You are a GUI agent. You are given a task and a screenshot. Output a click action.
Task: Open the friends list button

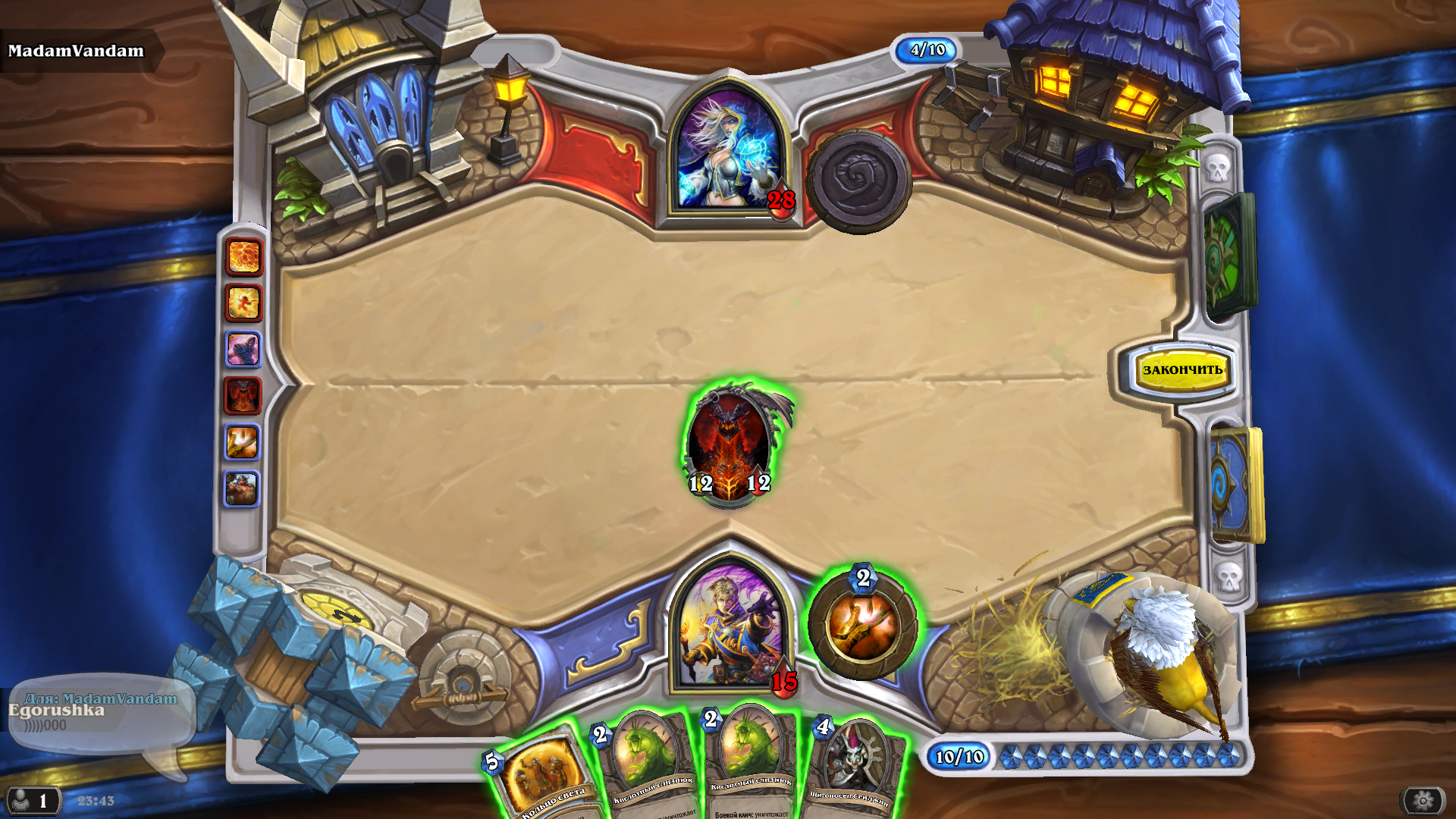pyautogui.click(x=32, y=800)
